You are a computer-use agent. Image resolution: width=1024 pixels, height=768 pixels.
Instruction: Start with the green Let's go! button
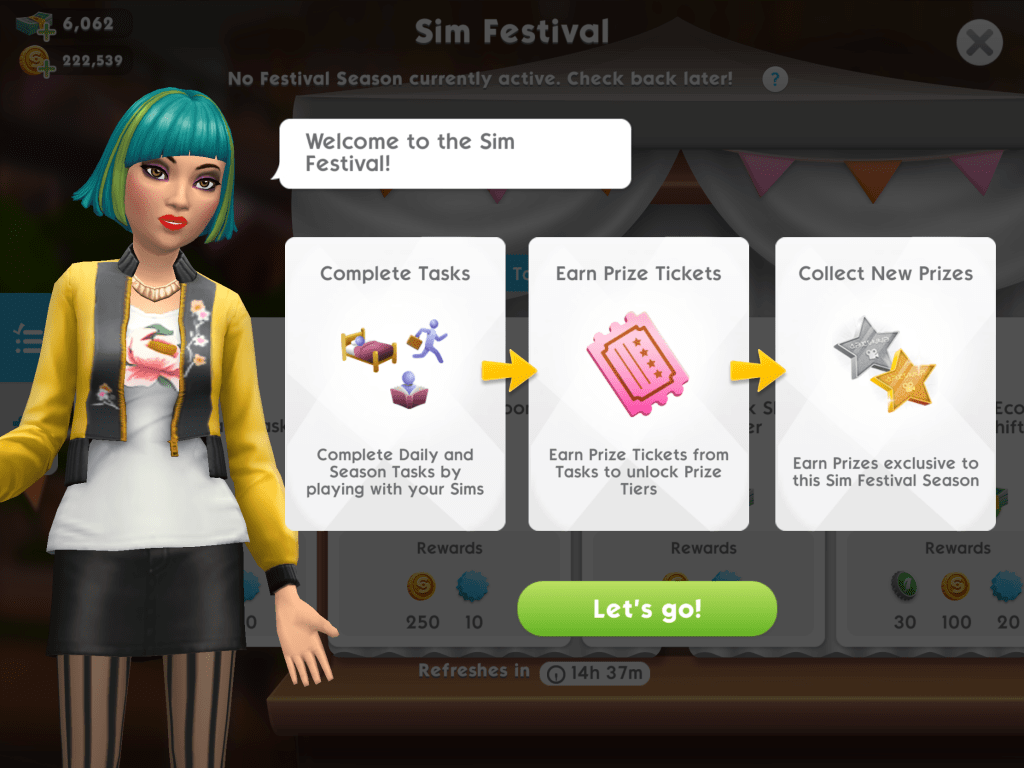(647, 609)
